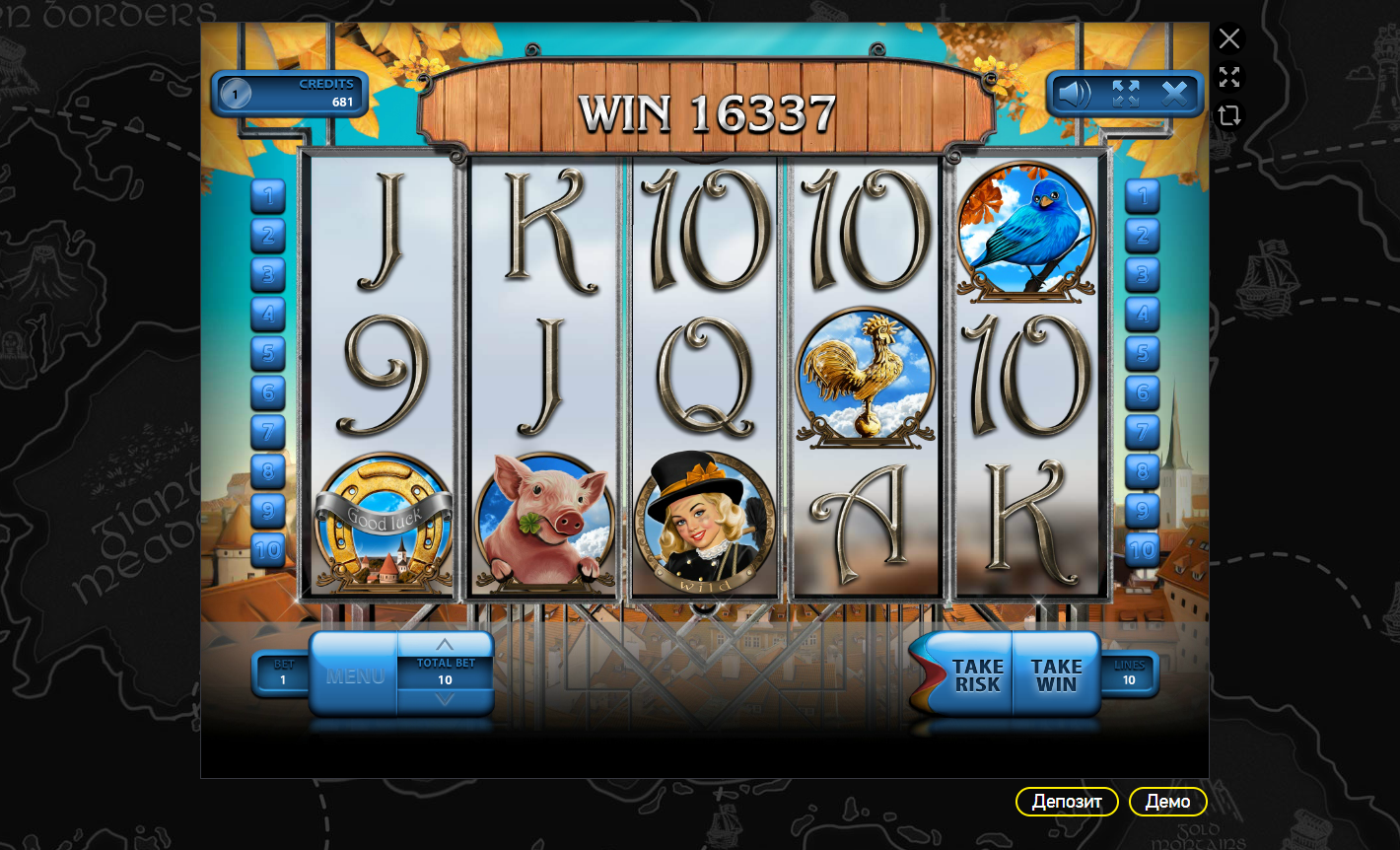
Task: Close the overlay with the white X
Action: pos(1228,38)
